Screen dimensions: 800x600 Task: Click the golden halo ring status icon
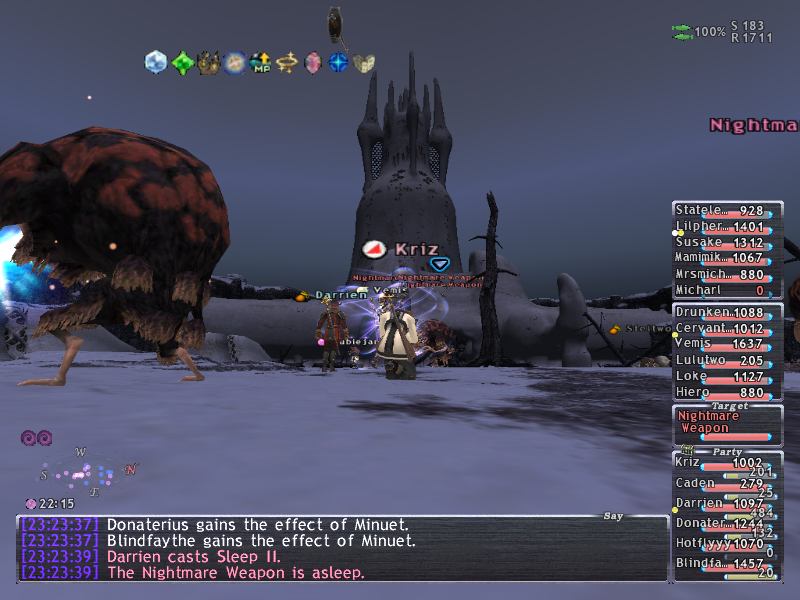pyautogui.click(x=287, y=63)
